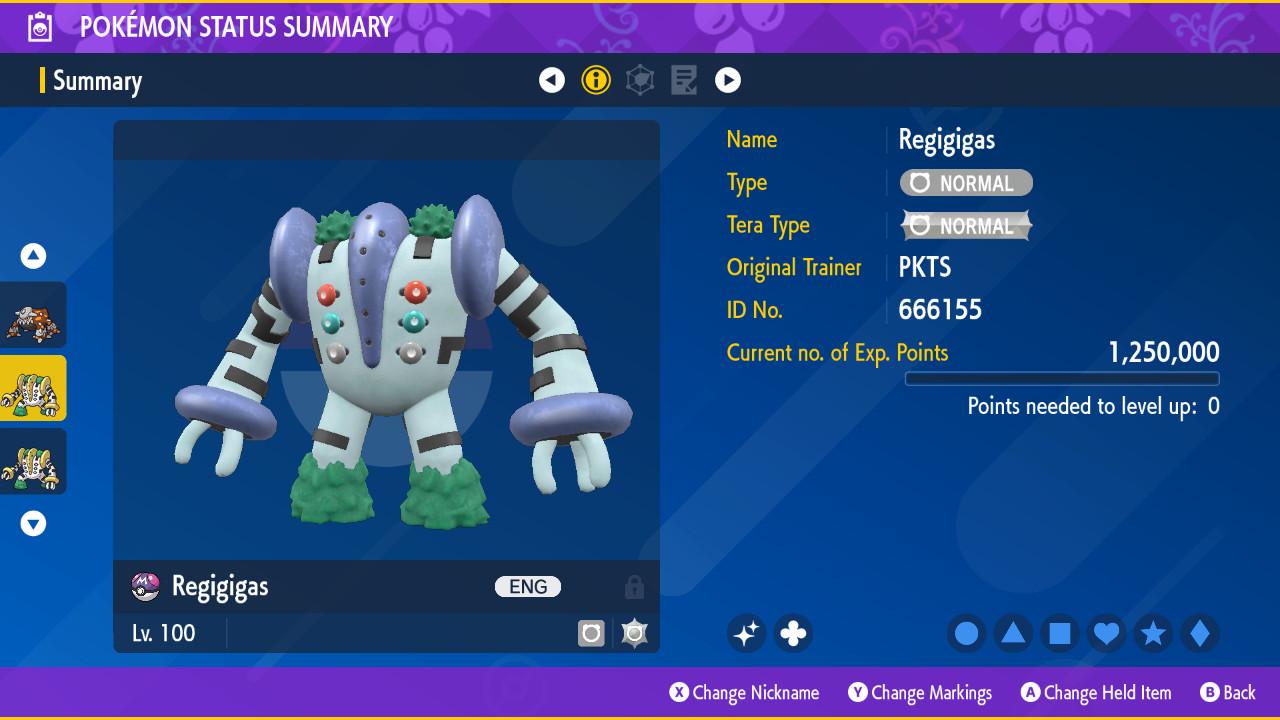This screenshot has width=1280, height=720.
Task: Open the stats hexagon tab
Action: (x=640, y=80)
